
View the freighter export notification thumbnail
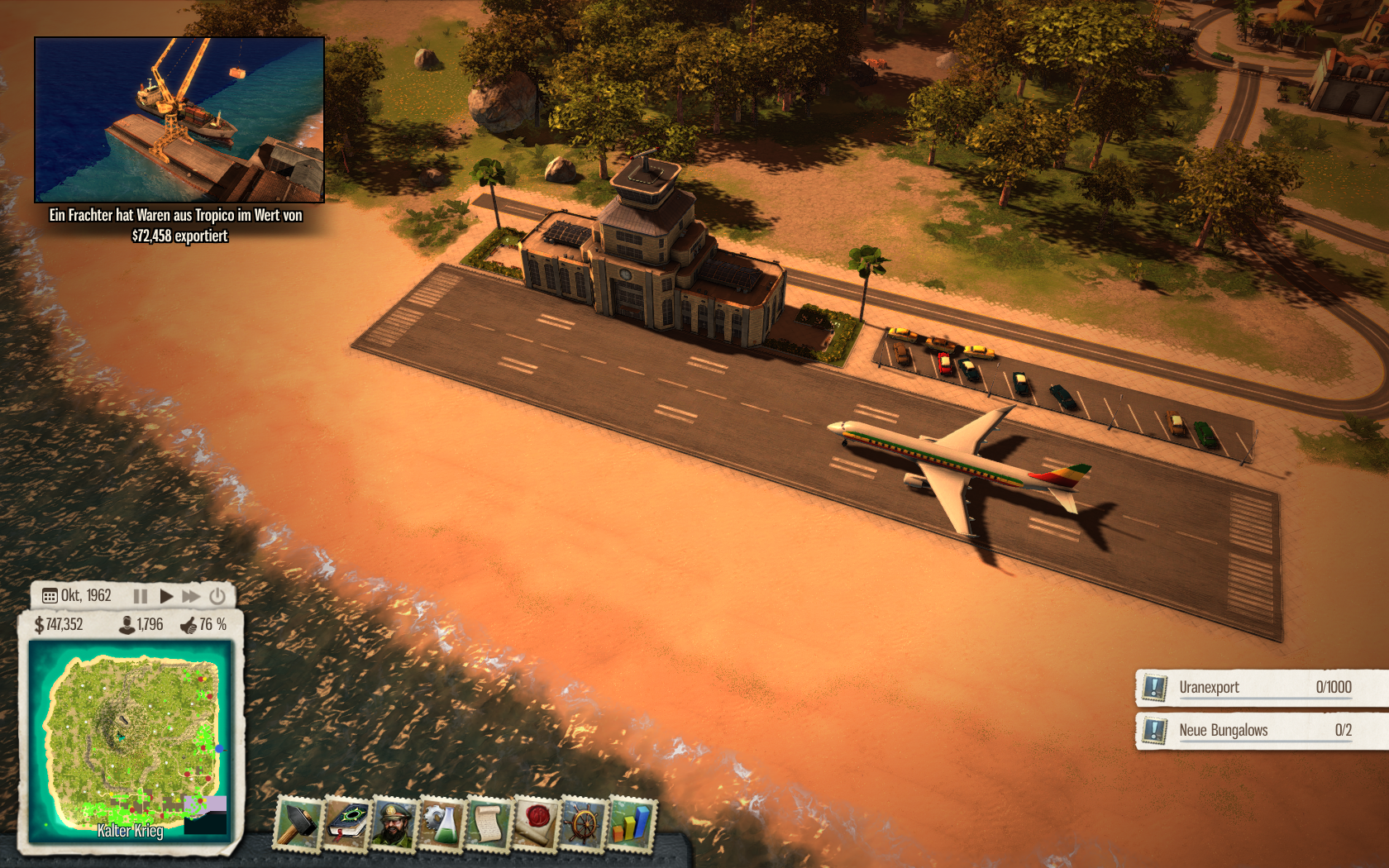tap(179, 120)
